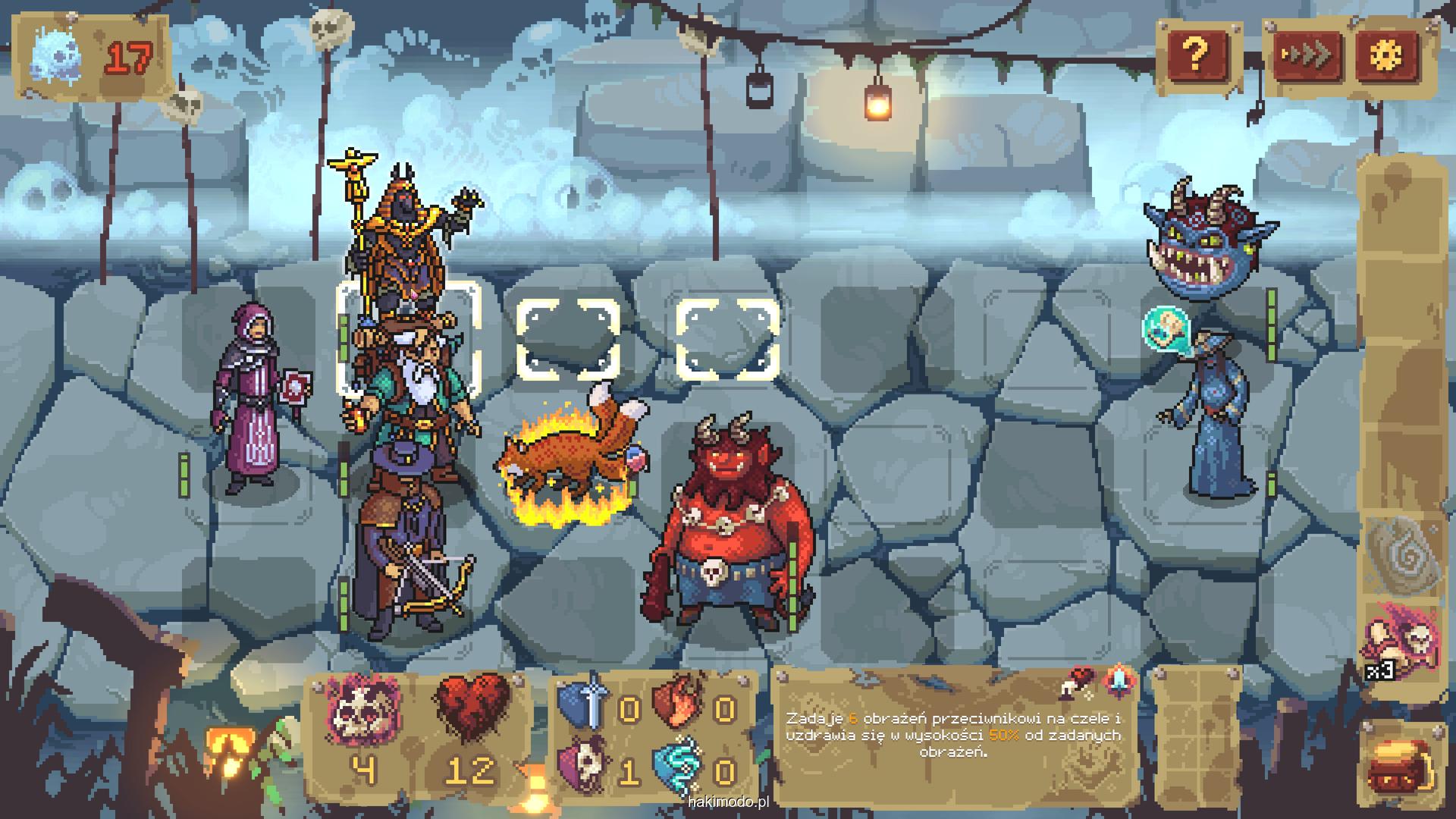
Task: Click the blue crystal trait icon
Action: coord(1118,681)
